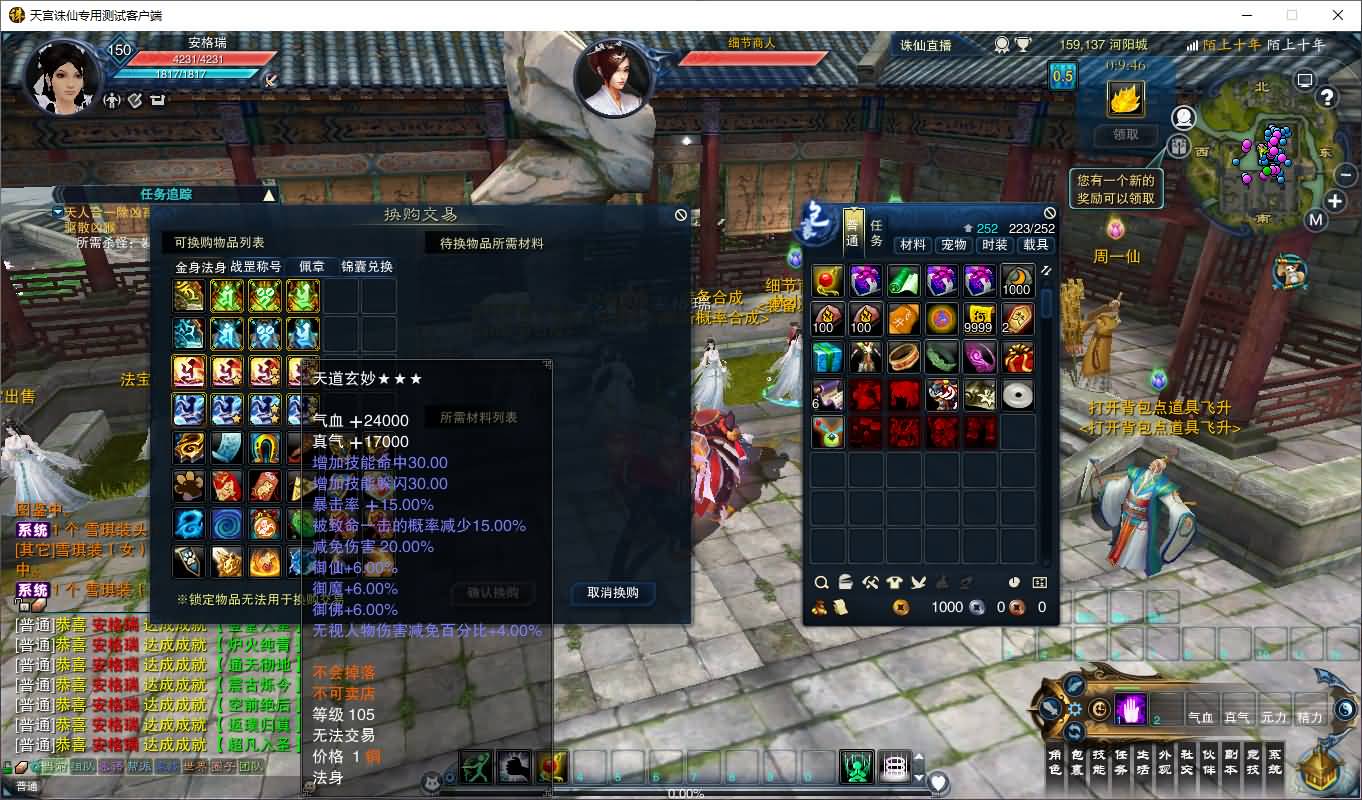Click the minimap zoom-out minus button
This screenshot has width=1362, height=800.
1347,175
